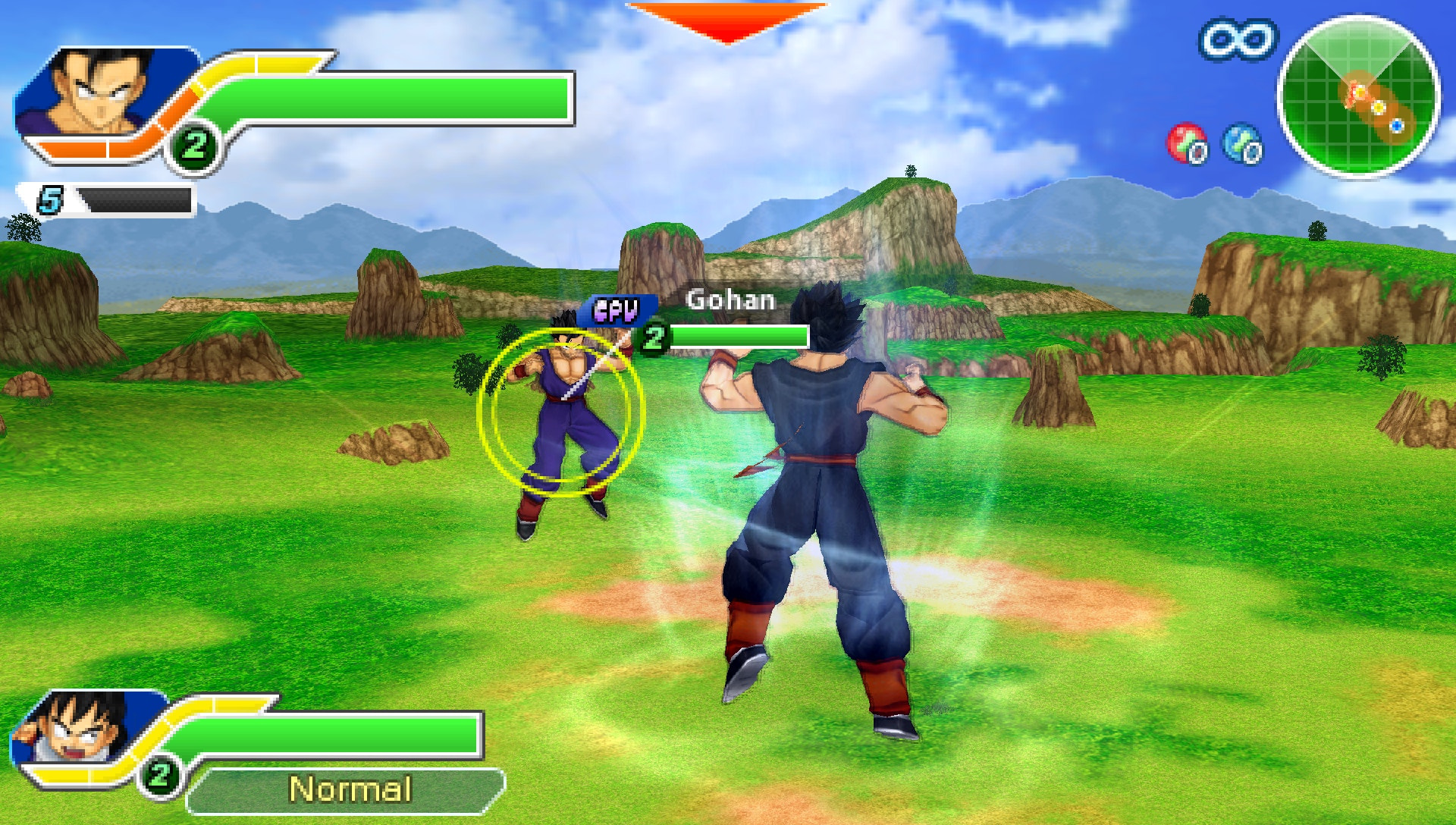
Task: Click Gohan's health bar in center screen
Action: coord(739,335)
